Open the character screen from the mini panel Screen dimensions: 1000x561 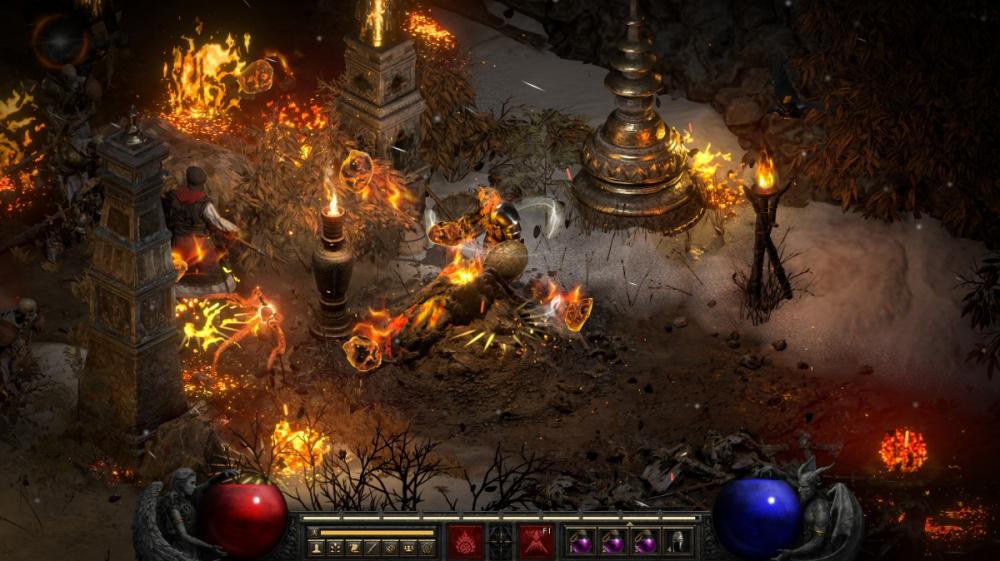pyautogui.click(x=317, y=548)
